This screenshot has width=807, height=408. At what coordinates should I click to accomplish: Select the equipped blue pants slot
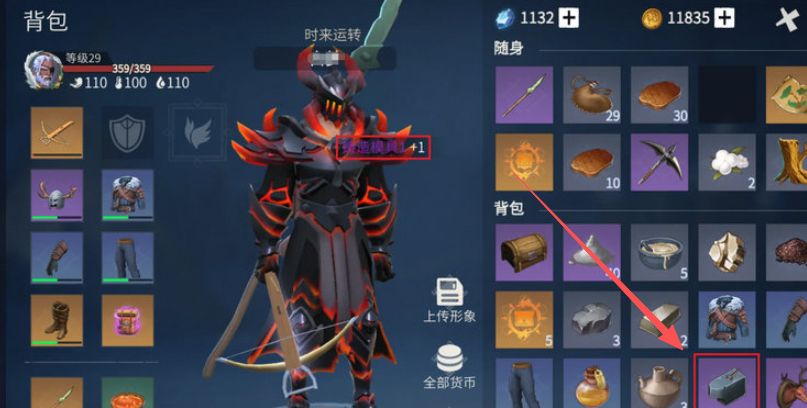point(127,257)
